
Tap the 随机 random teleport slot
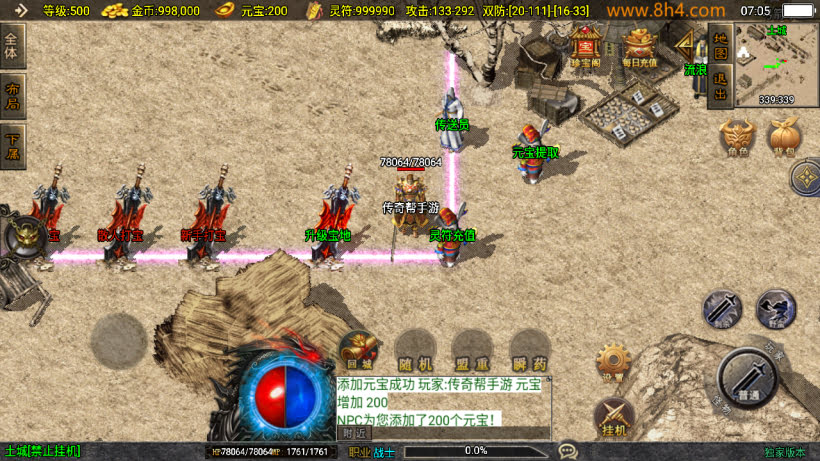coord(415,350)
